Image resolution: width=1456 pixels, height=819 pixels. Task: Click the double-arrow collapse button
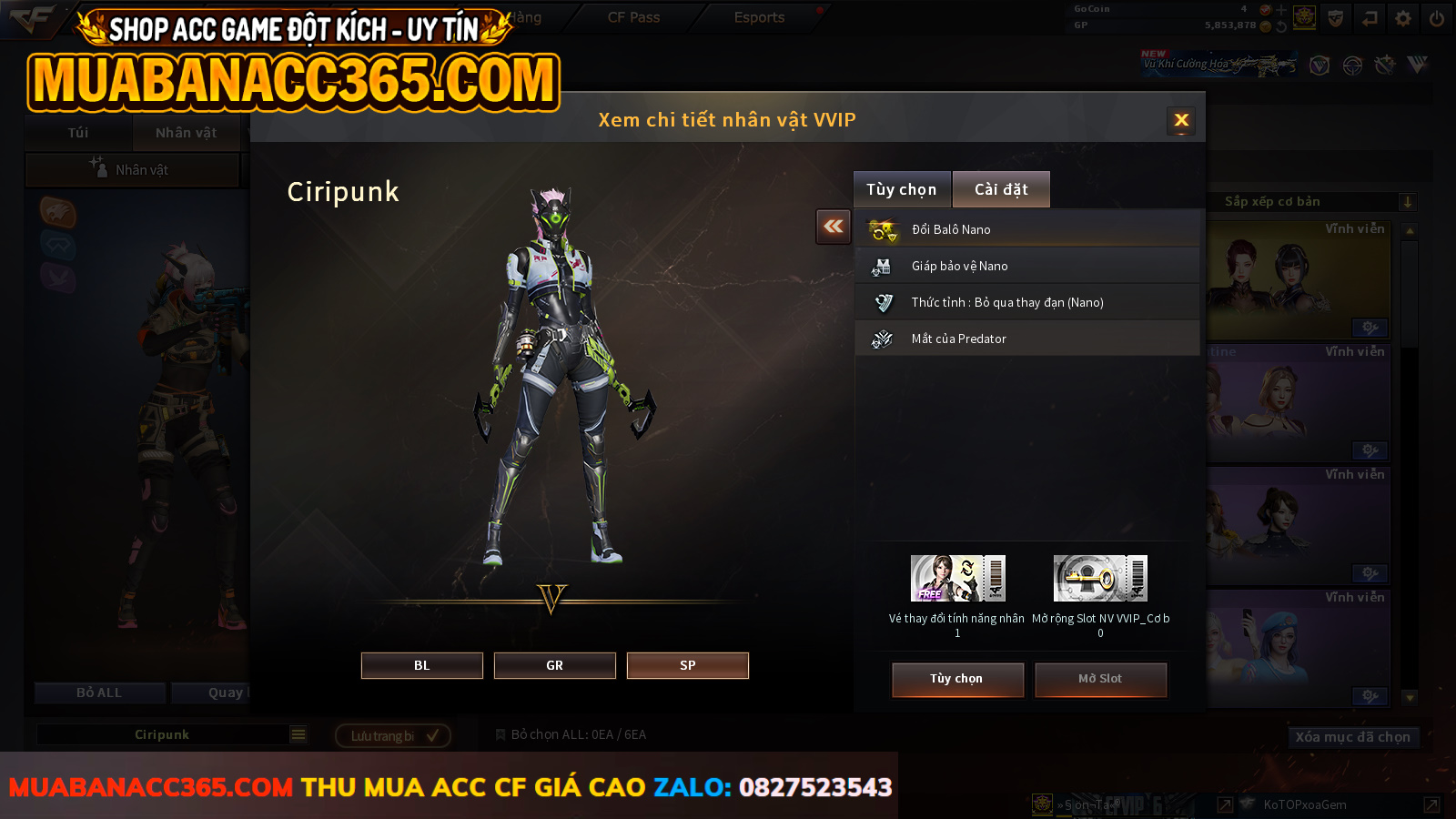[834, 227]
